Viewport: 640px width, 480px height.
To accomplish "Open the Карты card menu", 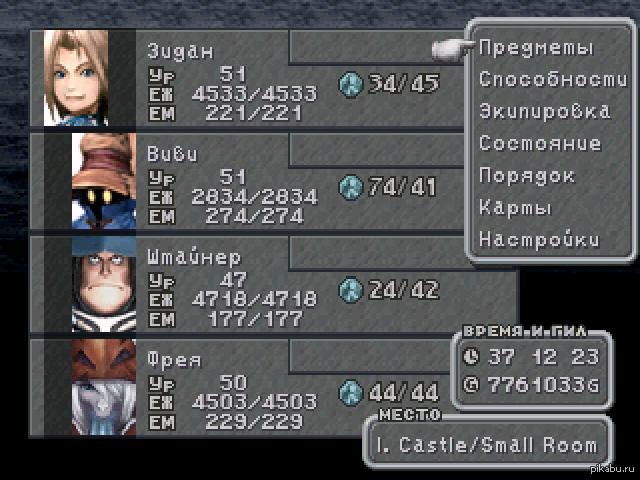I will (x=515, y=207).
